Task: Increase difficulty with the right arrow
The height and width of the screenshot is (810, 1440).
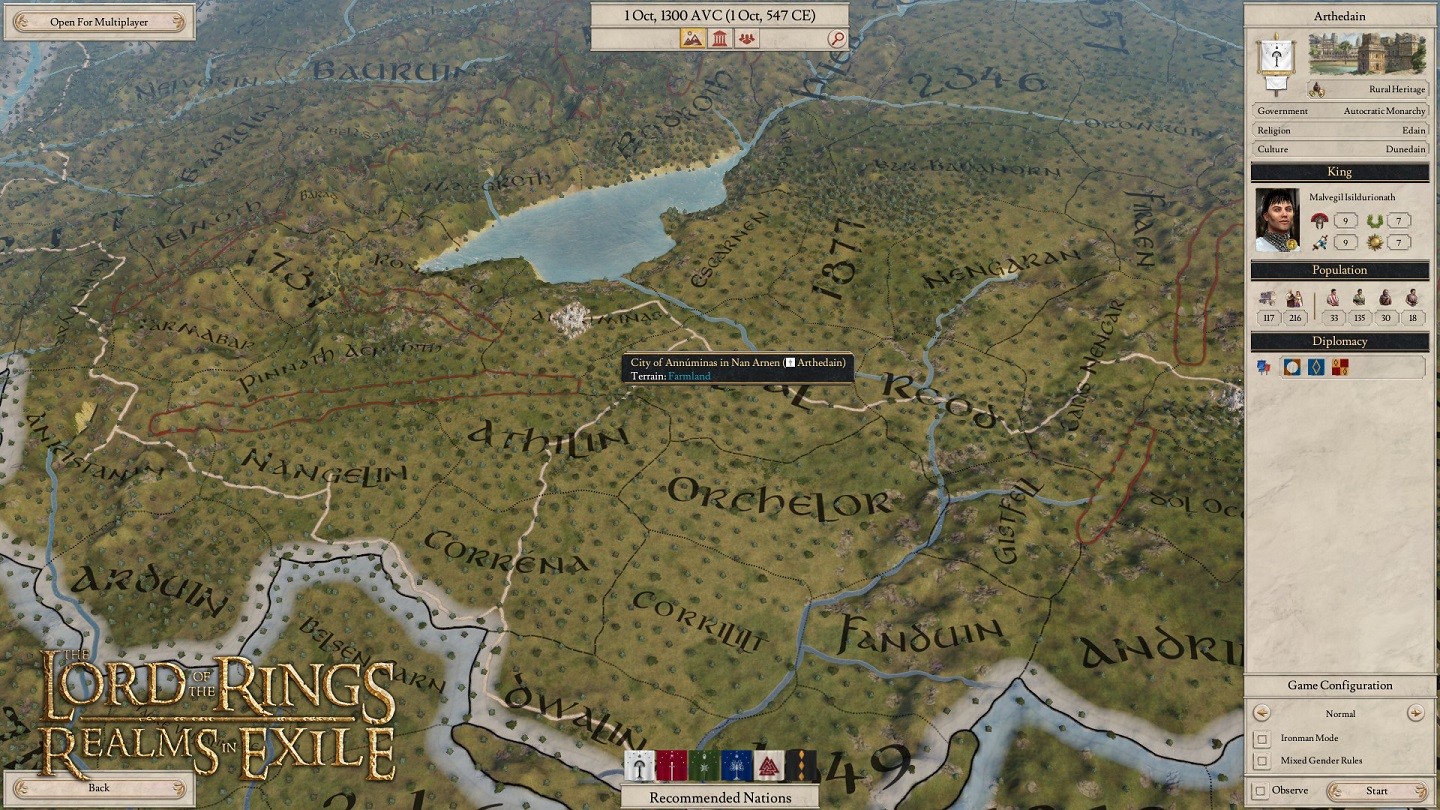Action: pyautogui.click(x=1415, y=713)
